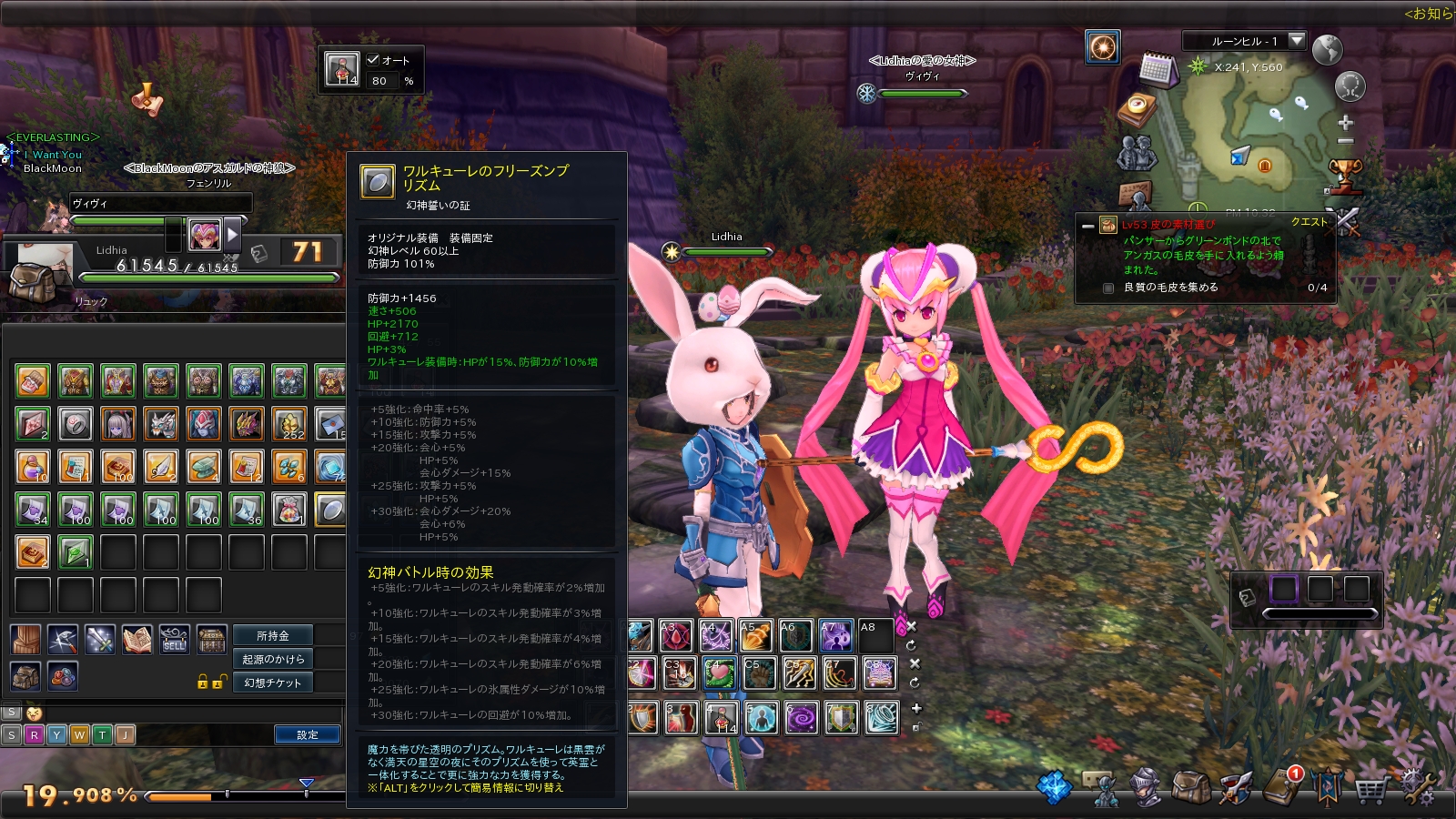Switch to the pink R inventory tab
The image size is (1456, 819).
(34, 734)
